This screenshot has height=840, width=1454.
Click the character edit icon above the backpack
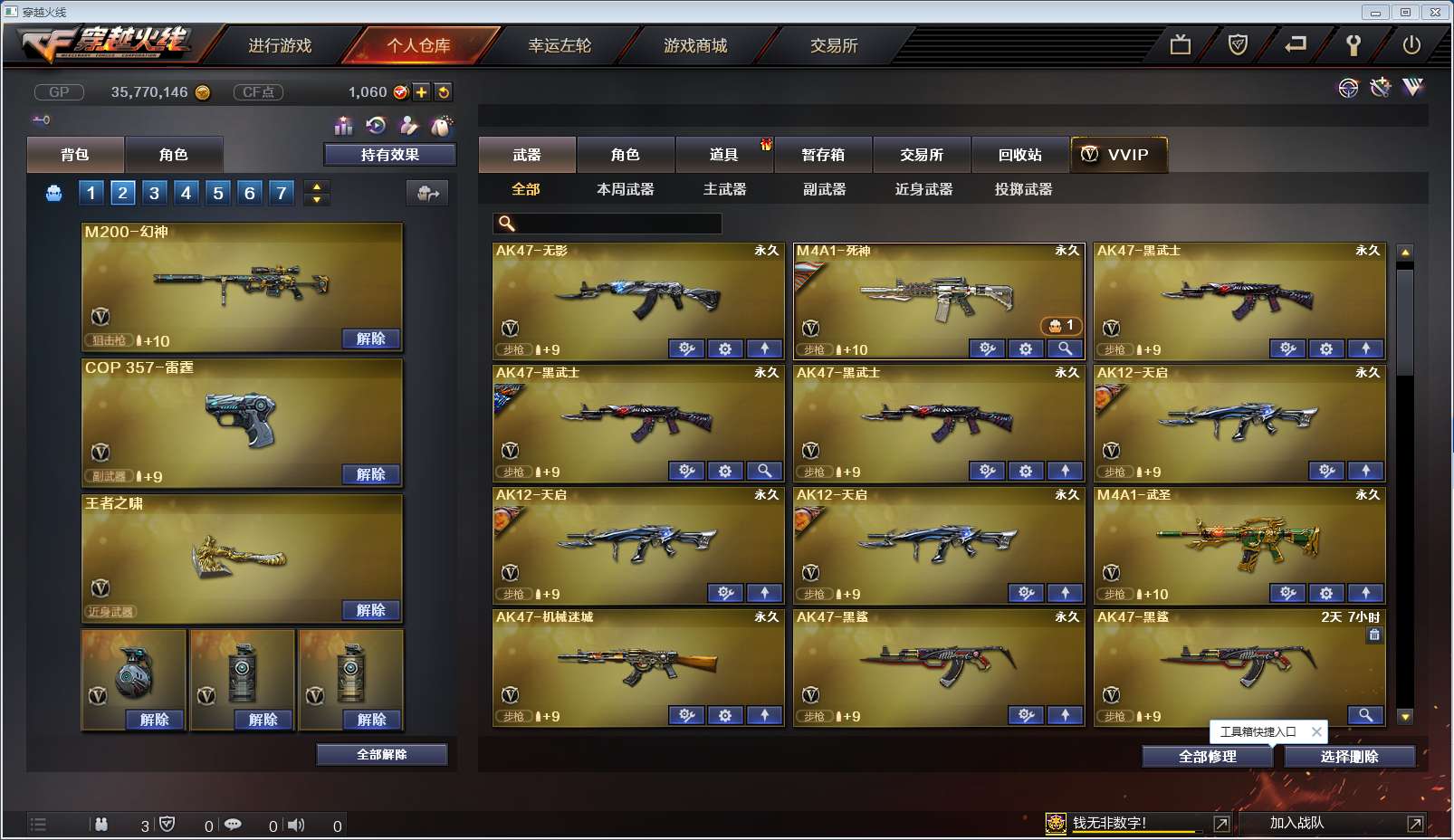[407, 127]
